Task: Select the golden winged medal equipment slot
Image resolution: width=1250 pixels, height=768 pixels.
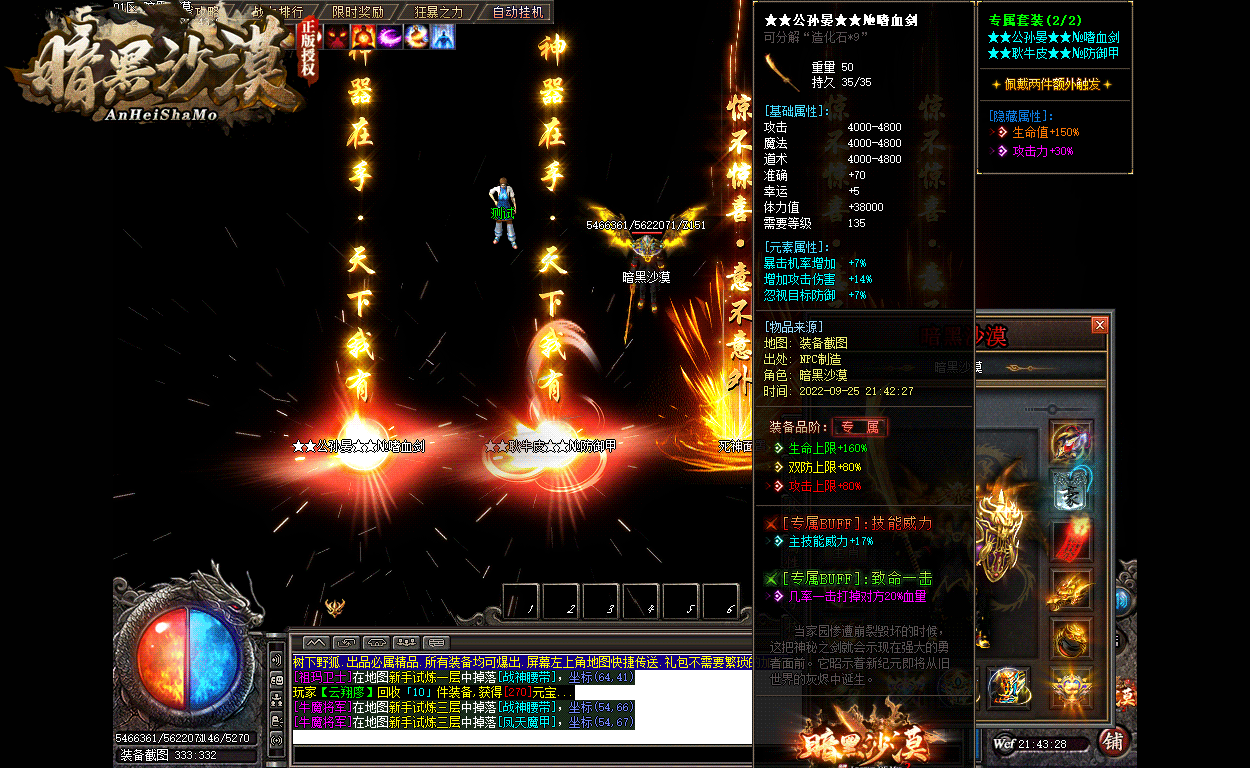Action: pos(1071,688)
